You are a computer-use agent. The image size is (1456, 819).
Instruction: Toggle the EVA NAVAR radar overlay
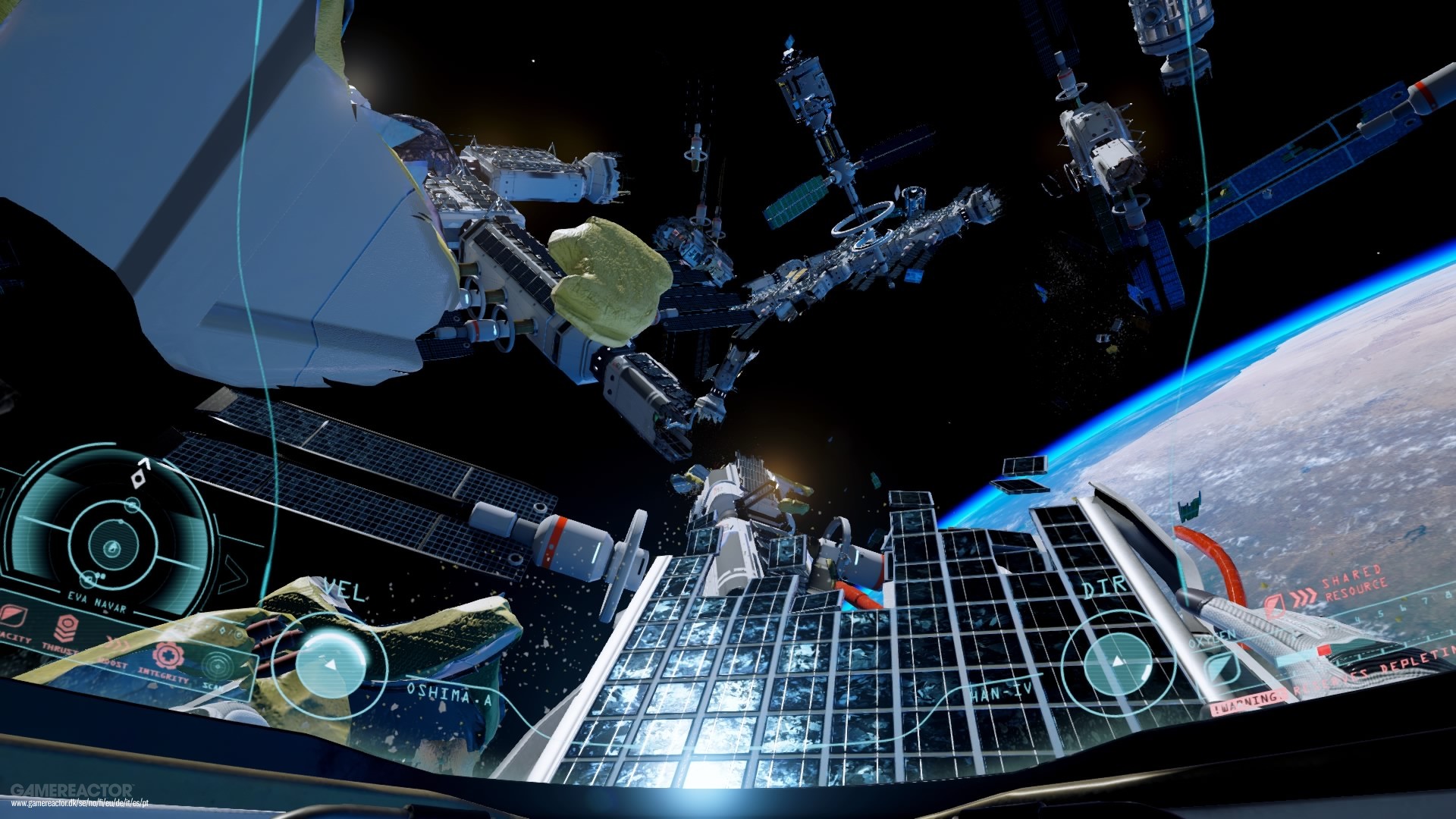point(96,603)
